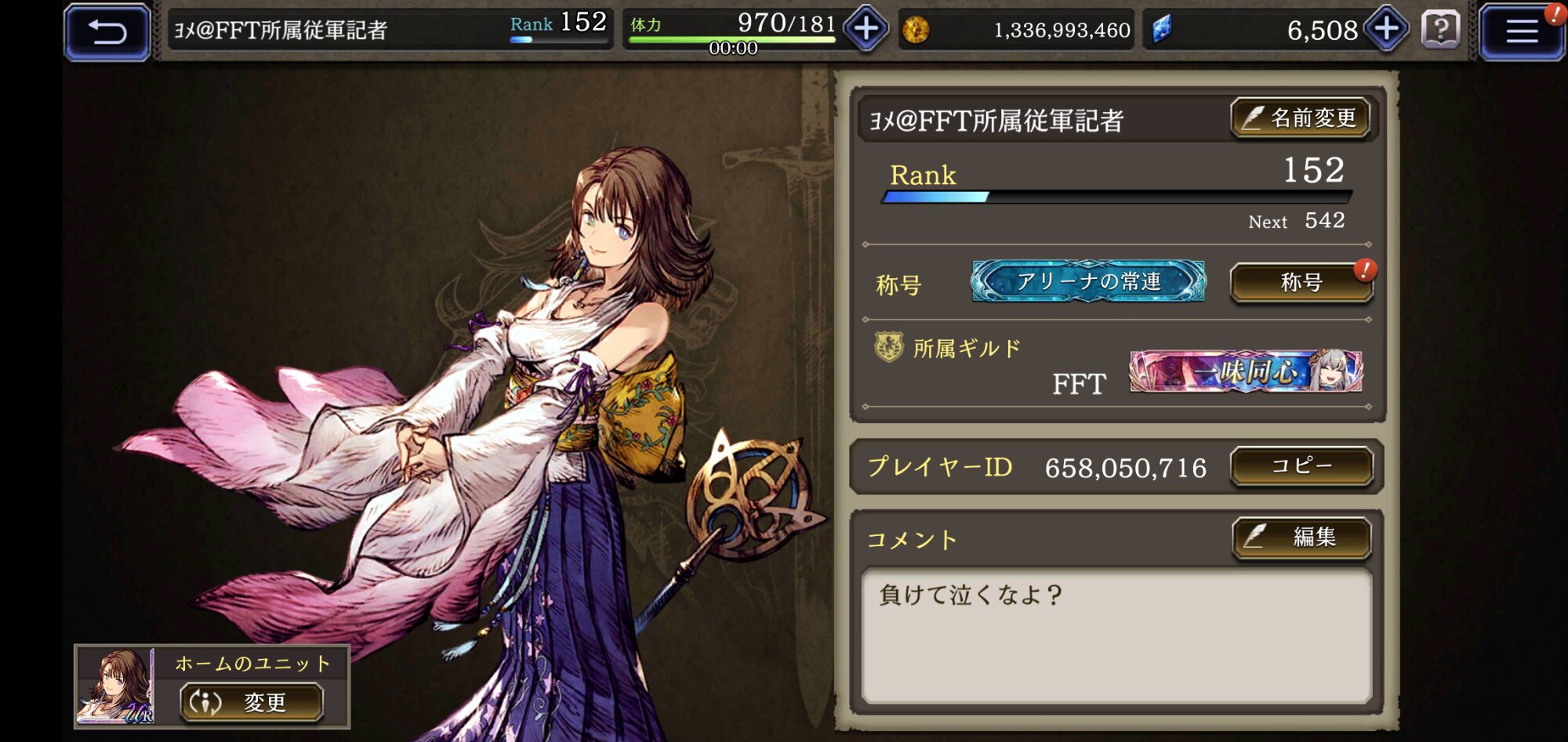Image resolution: width=1568 pixels, height=742 pixels.
Task: Edit the comment with the 編集 button
Action: pyautogui.click(x=1301, y=537)
